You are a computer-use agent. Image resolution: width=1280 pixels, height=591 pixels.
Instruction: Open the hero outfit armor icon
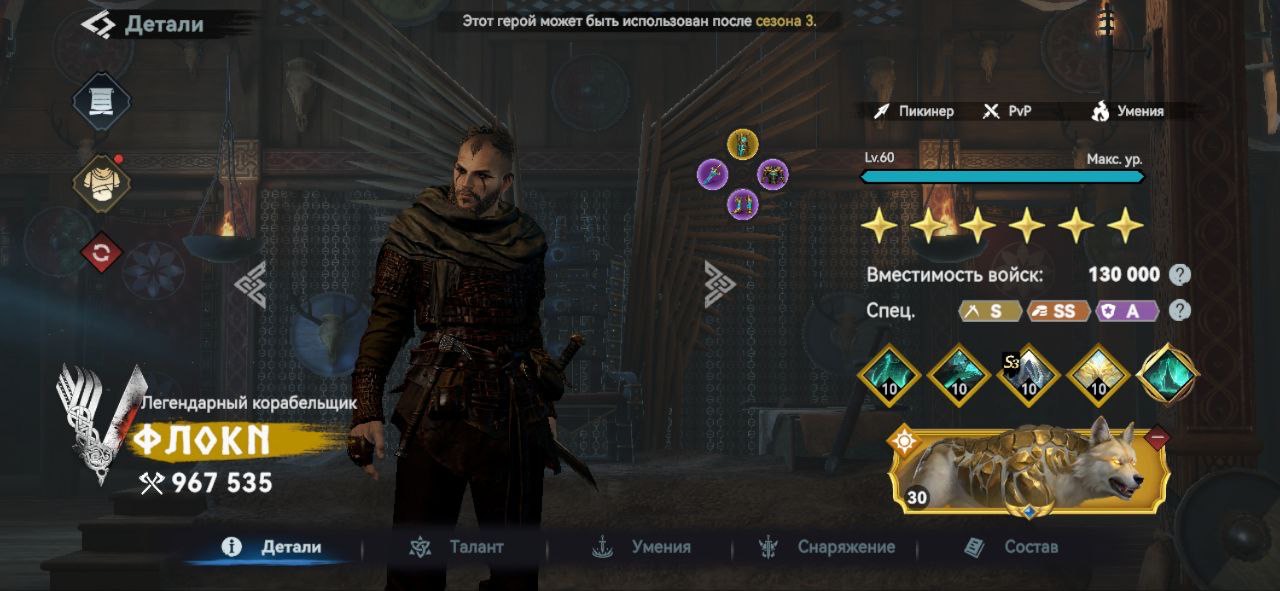[x=101, y=183]
